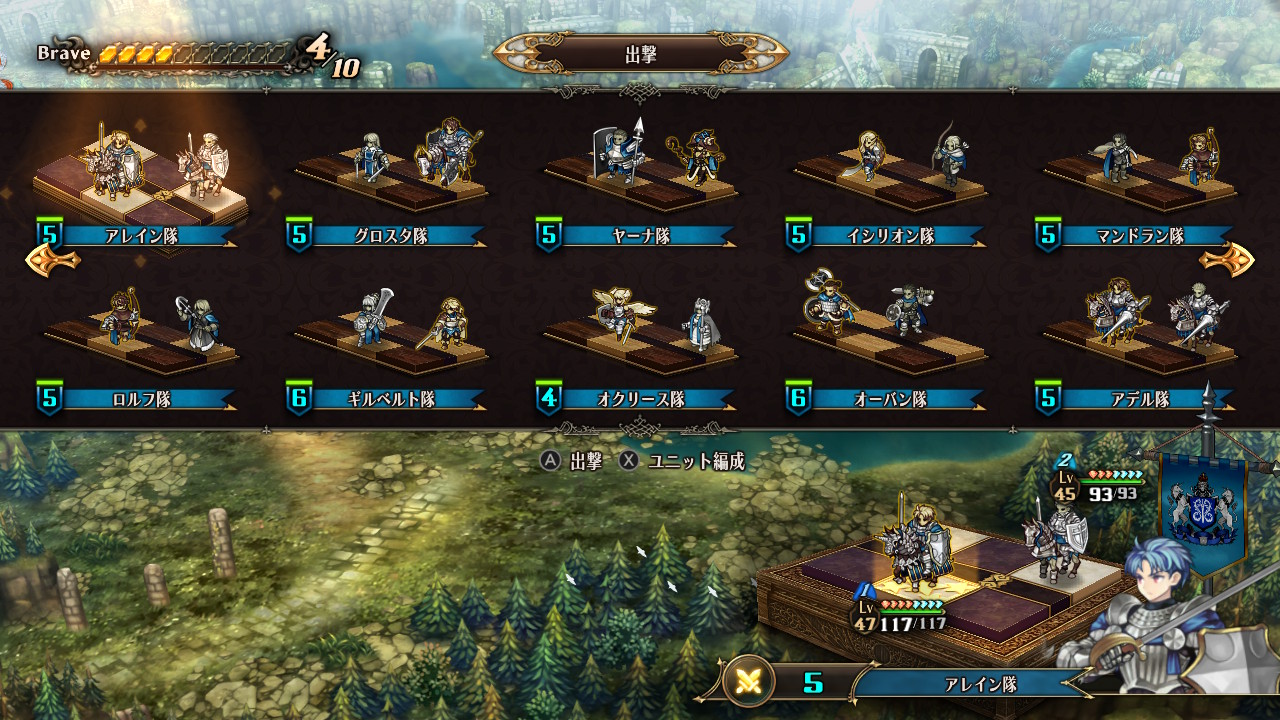Choose the オクリース隊 unit
This screenshot has height=720, width=1280.
click(x=639, y=345)
